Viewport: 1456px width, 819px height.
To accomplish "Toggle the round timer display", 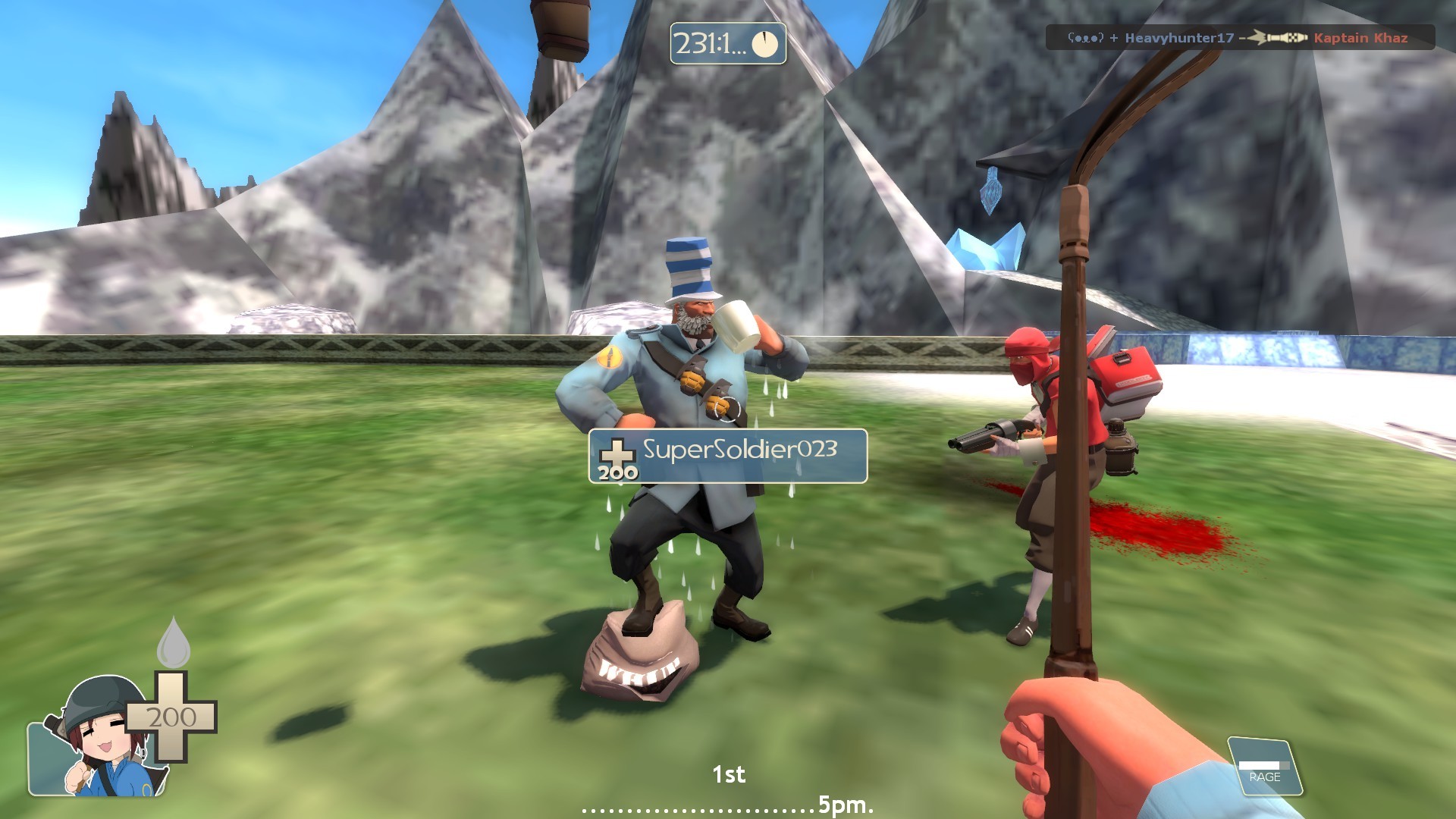I will pos(728,43).
